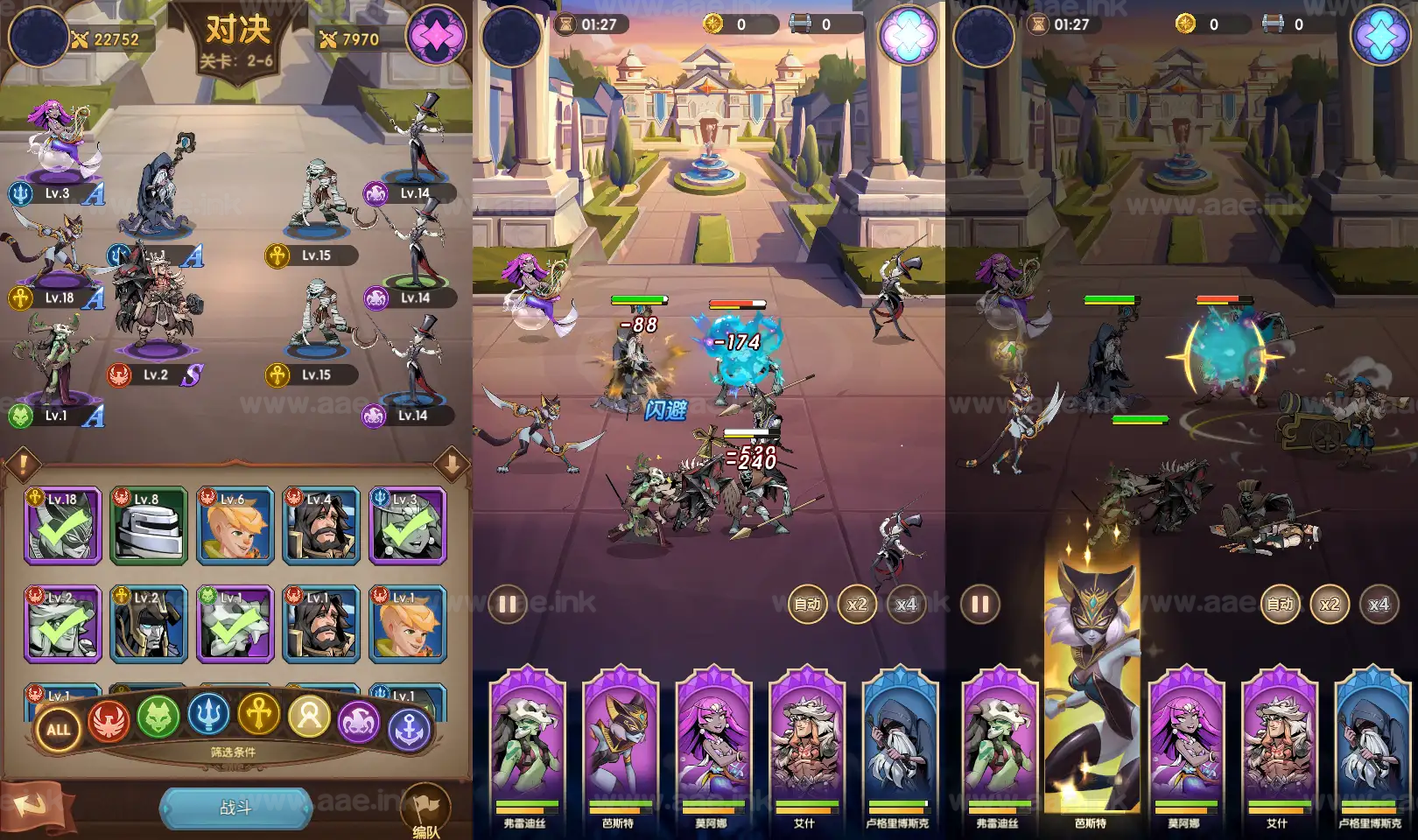Filter heroes by purple octopus faction
Image resolution: width=1418 pixels, height=840 pixels.
tap(360, 721)
